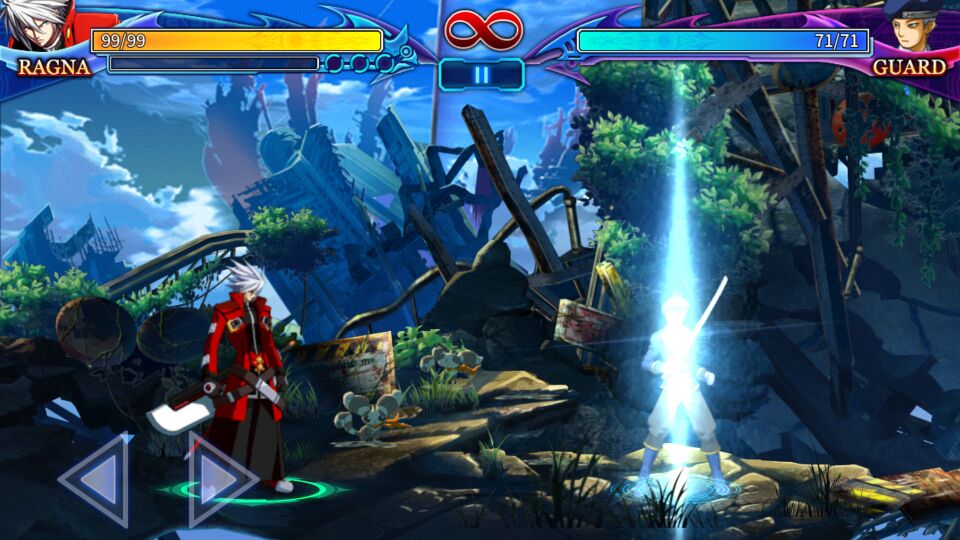The height and width of the screenshot is (540, 960).
Task: Tap the right movement arrow
Action: coord(218,481)
